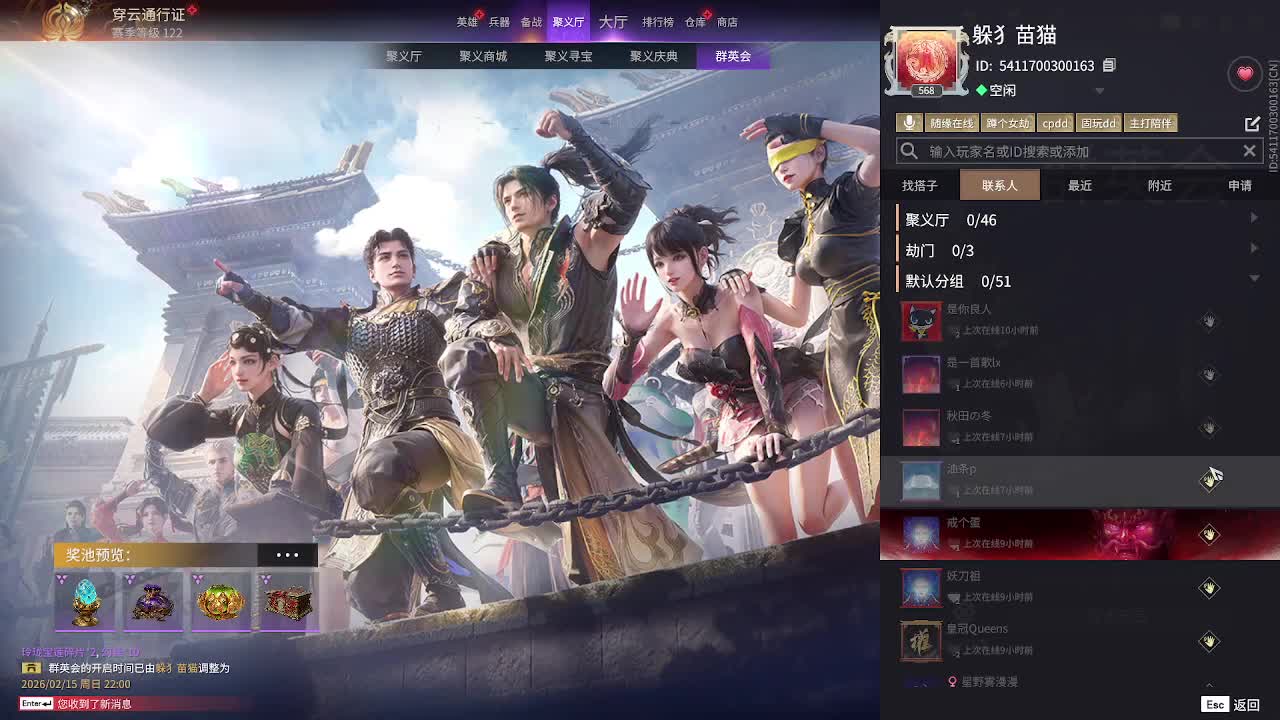Switch to the 最近 tab
This screenshot has width=1280, height=720.
(1079, 185)
